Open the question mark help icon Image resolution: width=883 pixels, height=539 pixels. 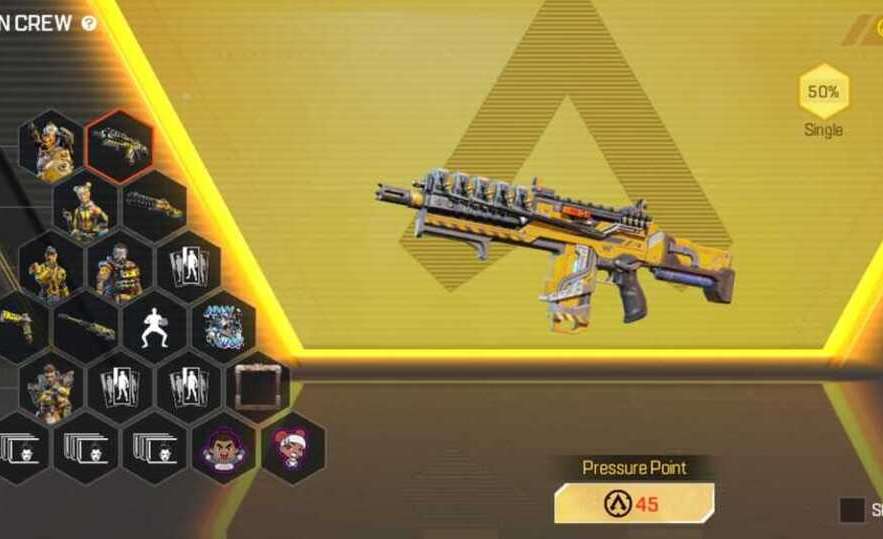pyautogui.click(x=89, y=23)
